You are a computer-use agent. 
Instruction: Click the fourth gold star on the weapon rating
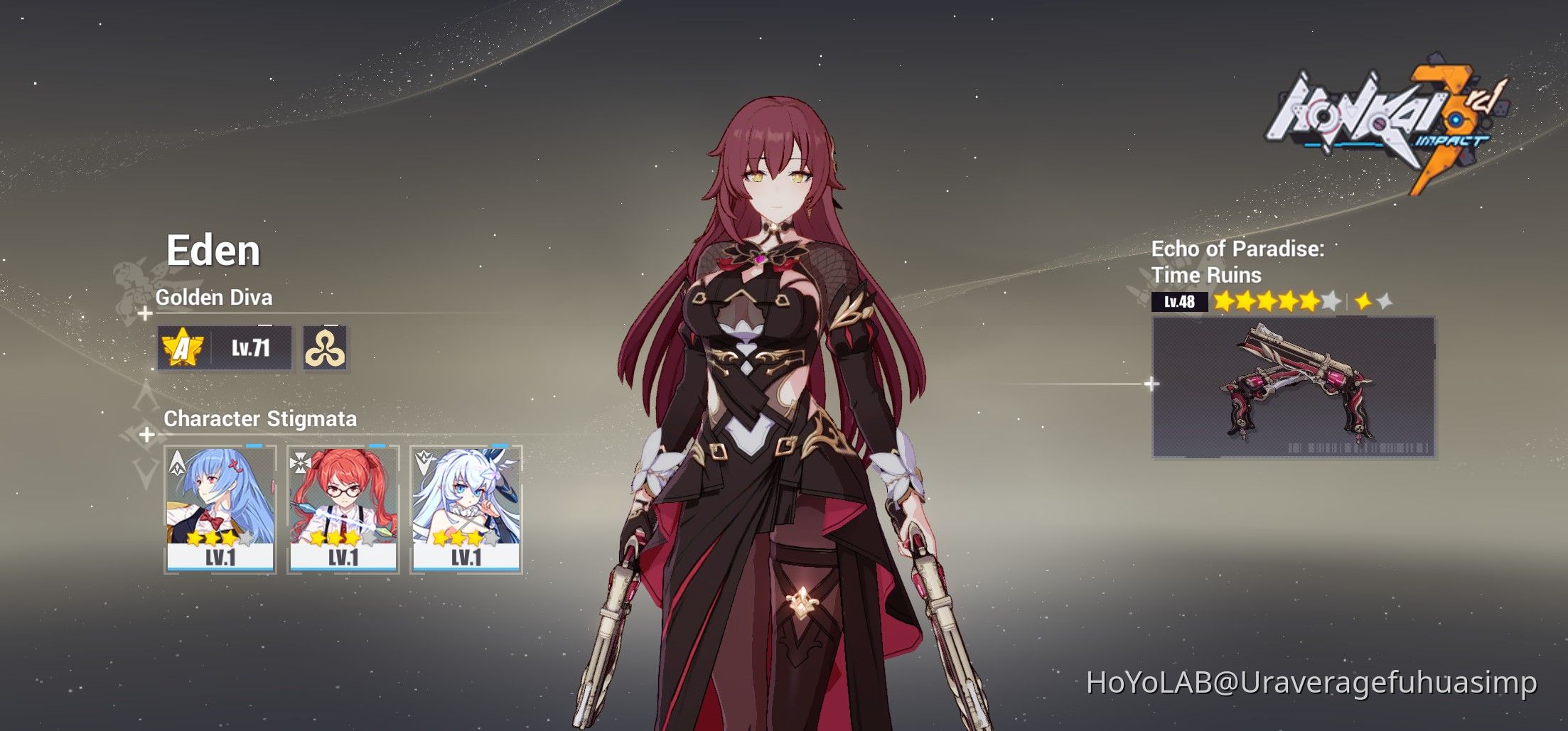[1287, 301]
